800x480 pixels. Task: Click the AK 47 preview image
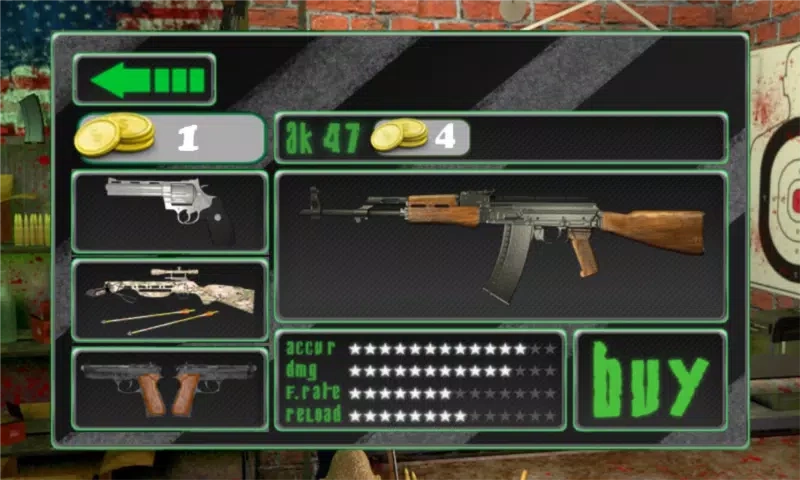tap(500, 246)
